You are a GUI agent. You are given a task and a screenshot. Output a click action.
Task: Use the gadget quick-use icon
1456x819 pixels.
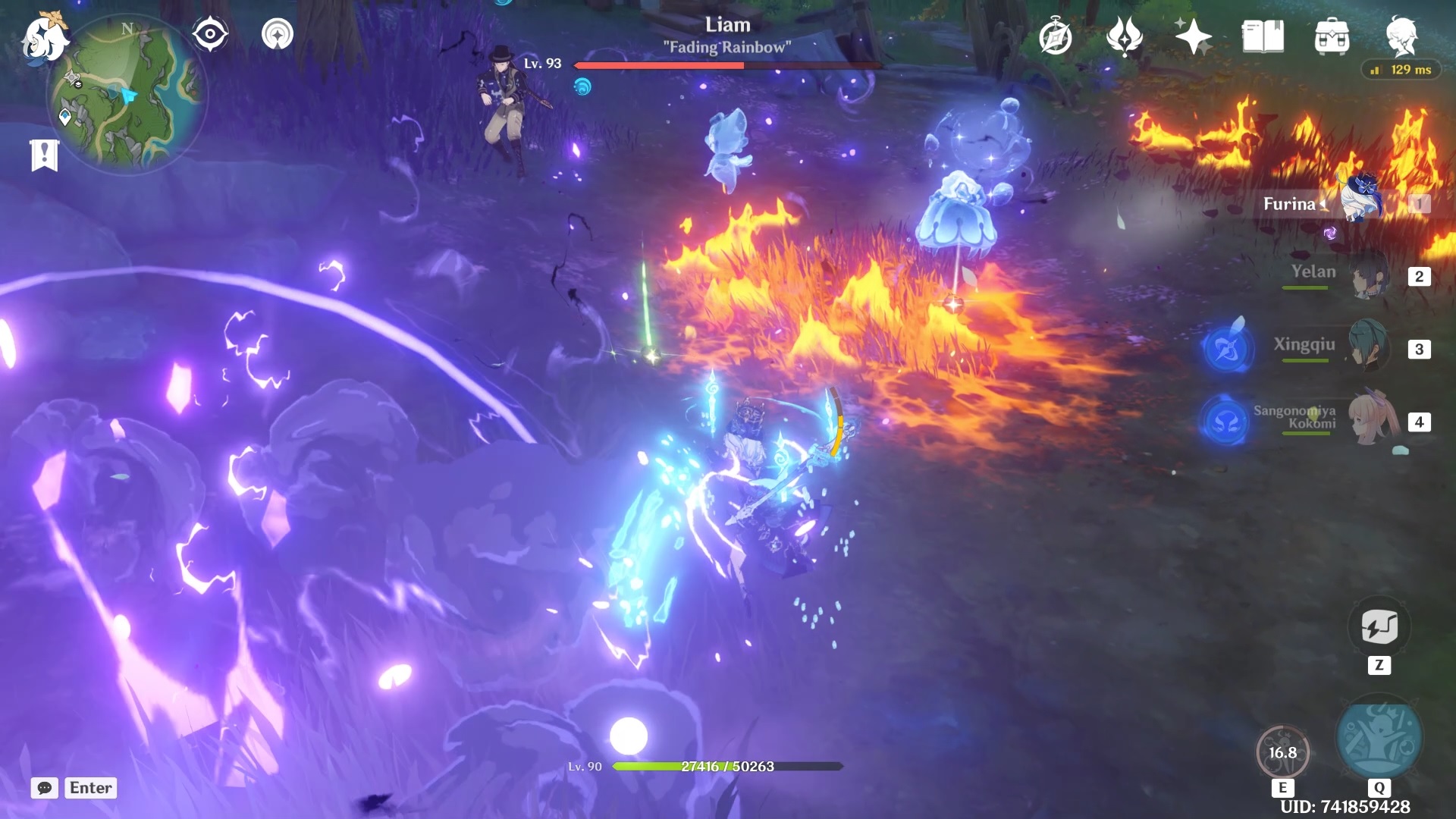[1379, 628]
